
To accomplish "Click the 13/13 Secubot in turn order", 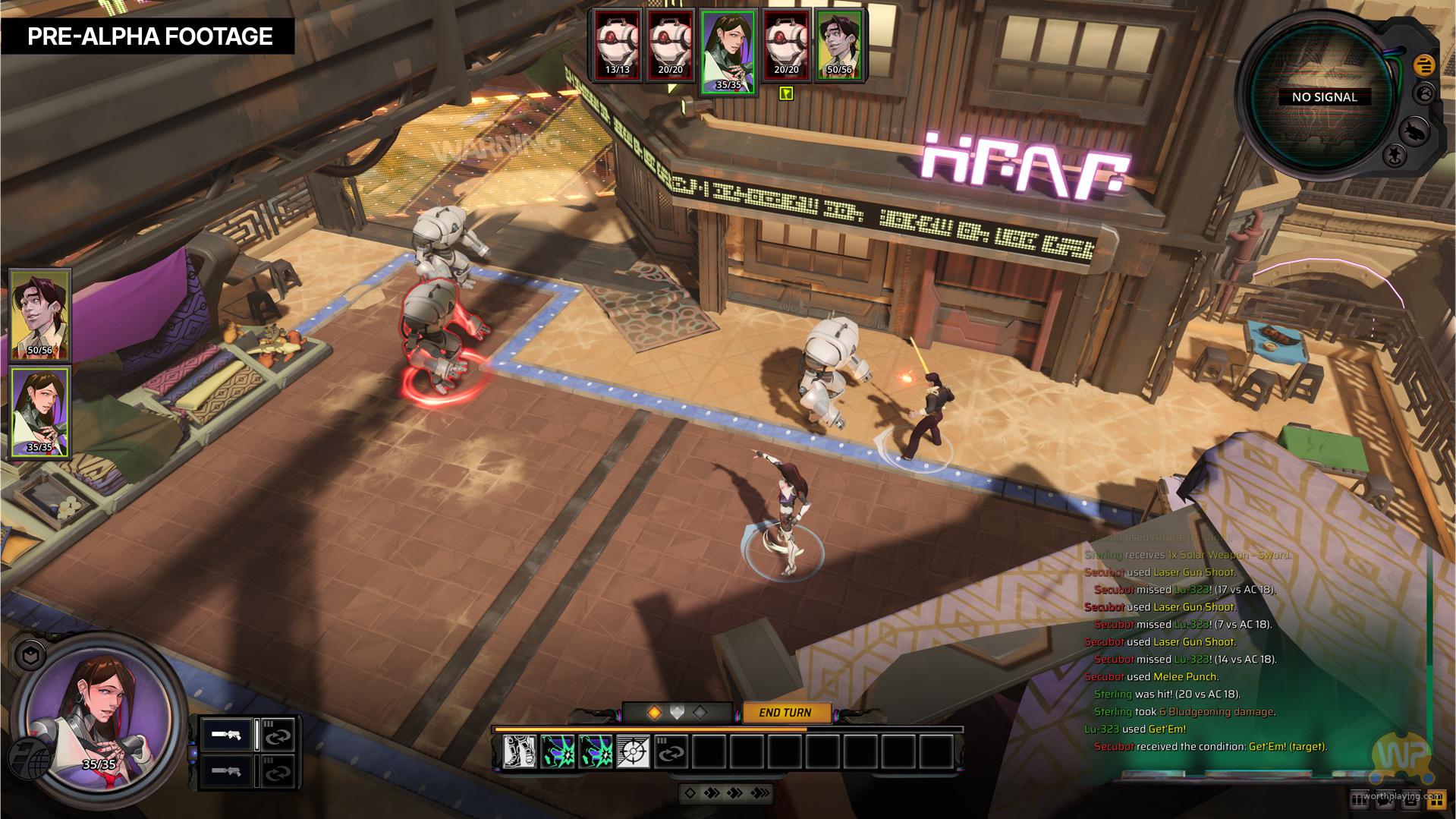I will click(x=618, y=46).
